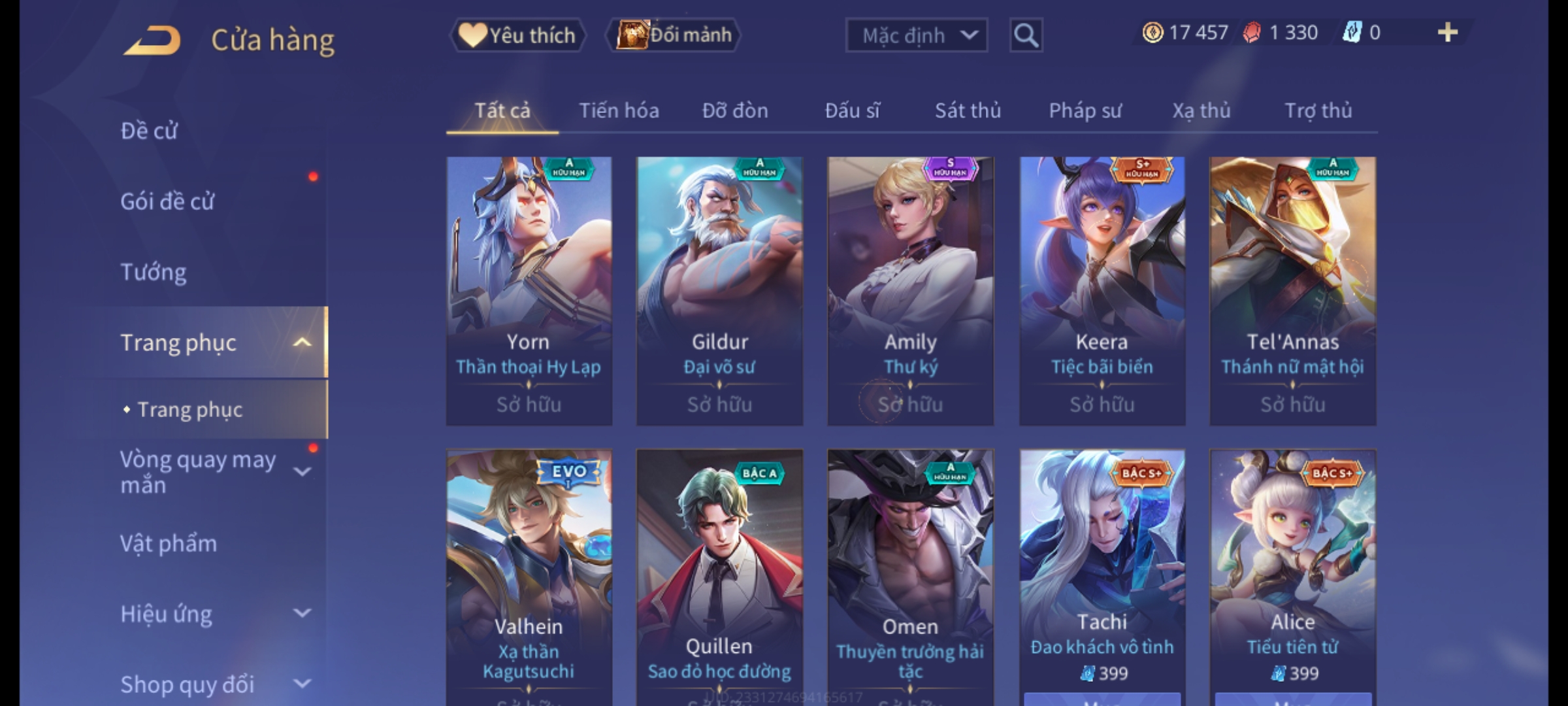Select the Pháp sư category tab
The width and height of the screenshot is (1568, 706).
pos(1085,110)
